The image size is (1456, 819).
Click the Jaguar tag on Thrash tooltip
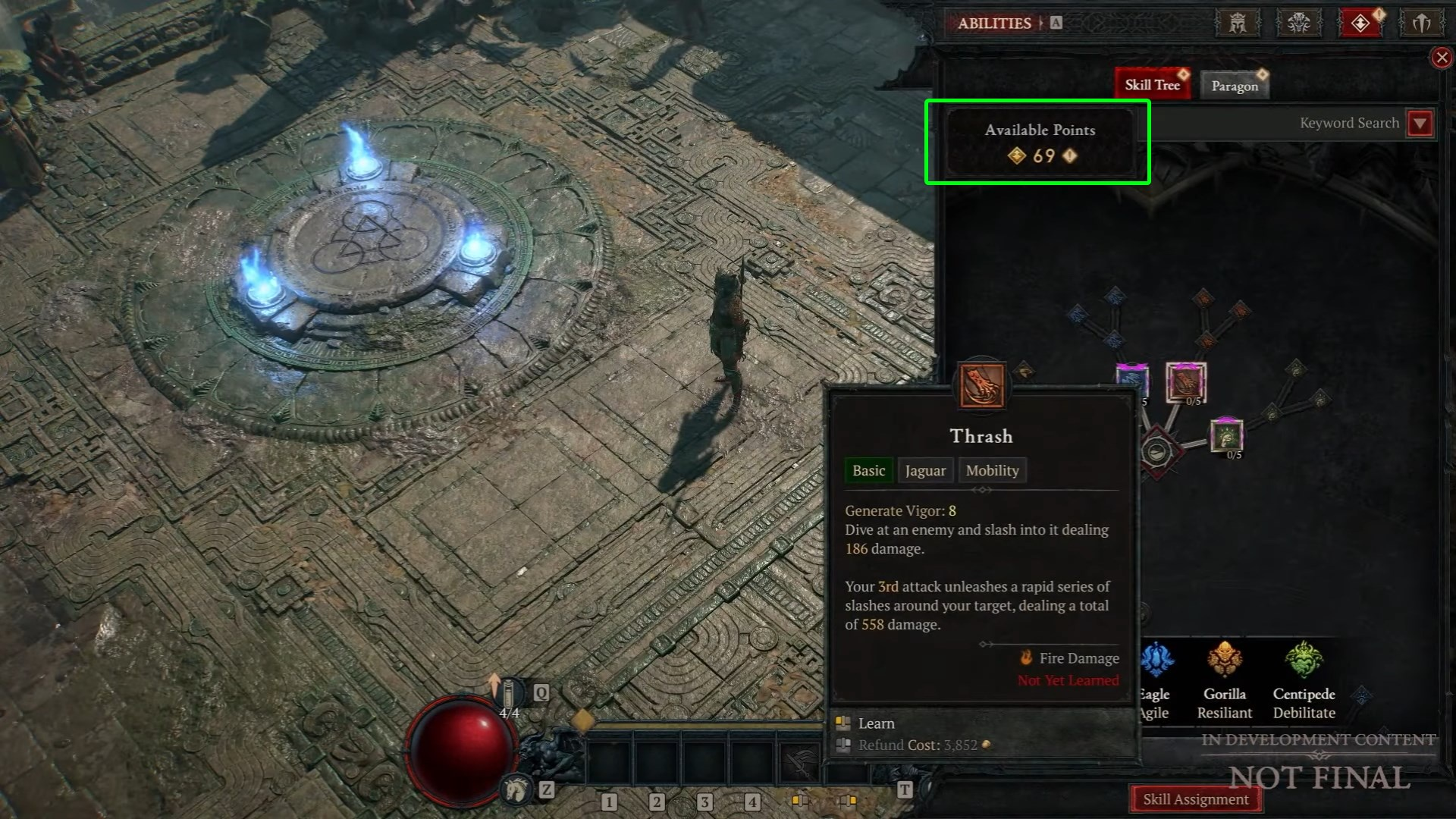coord(925,471)
